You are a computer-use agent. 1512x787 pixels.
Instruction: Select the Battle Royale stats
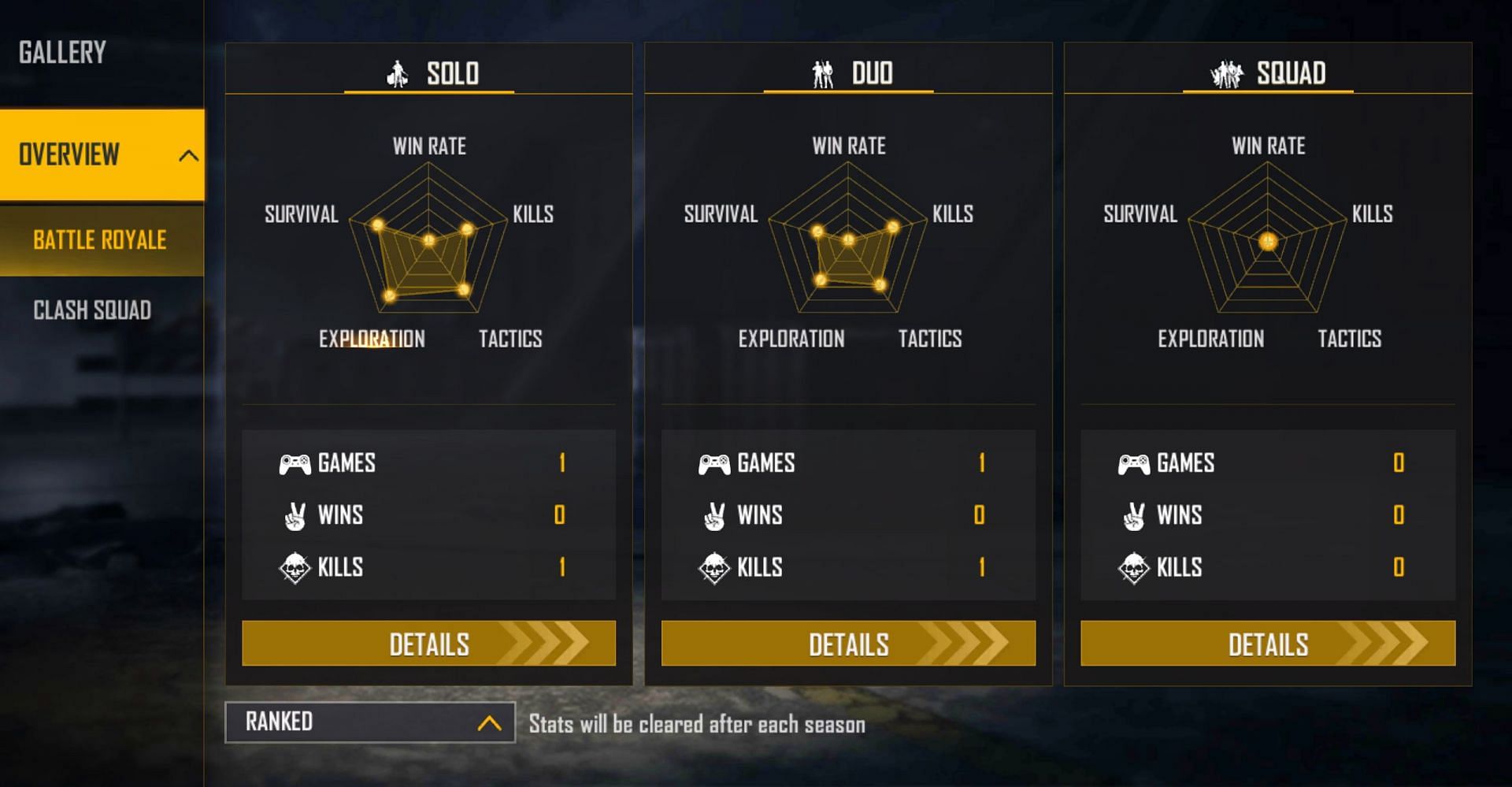point(100,240)
